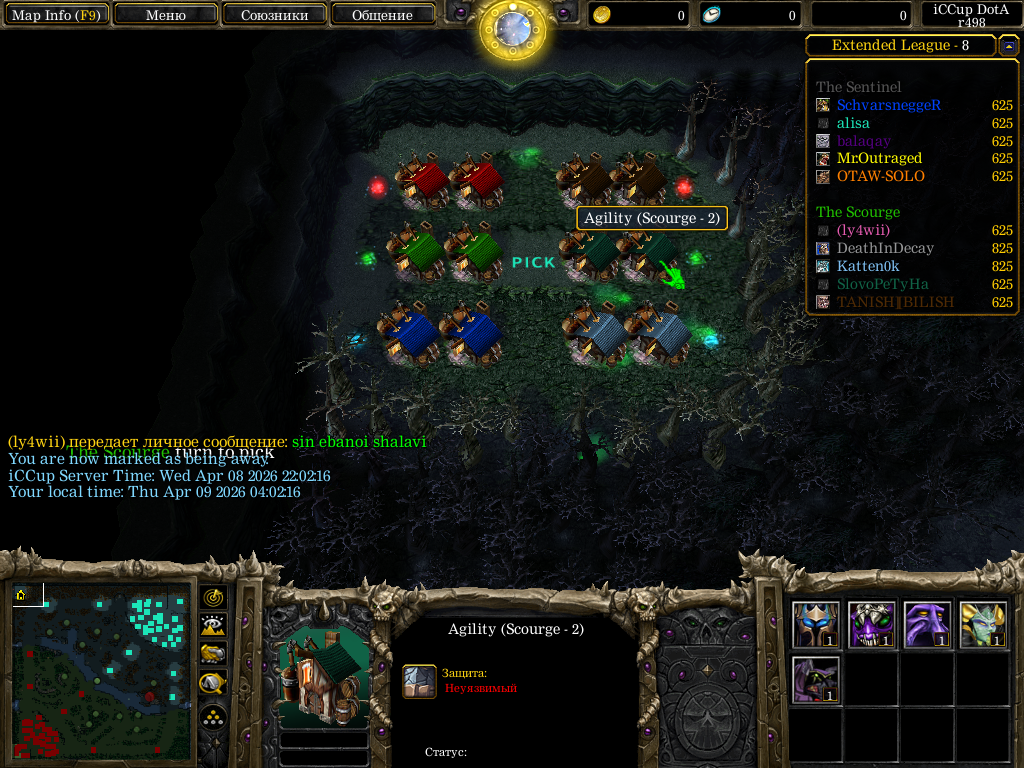This screenshot has height=768, width=1024.
Task: Pick the purple tentacle-faced Faceless Void hero
Action: [927, 625]
